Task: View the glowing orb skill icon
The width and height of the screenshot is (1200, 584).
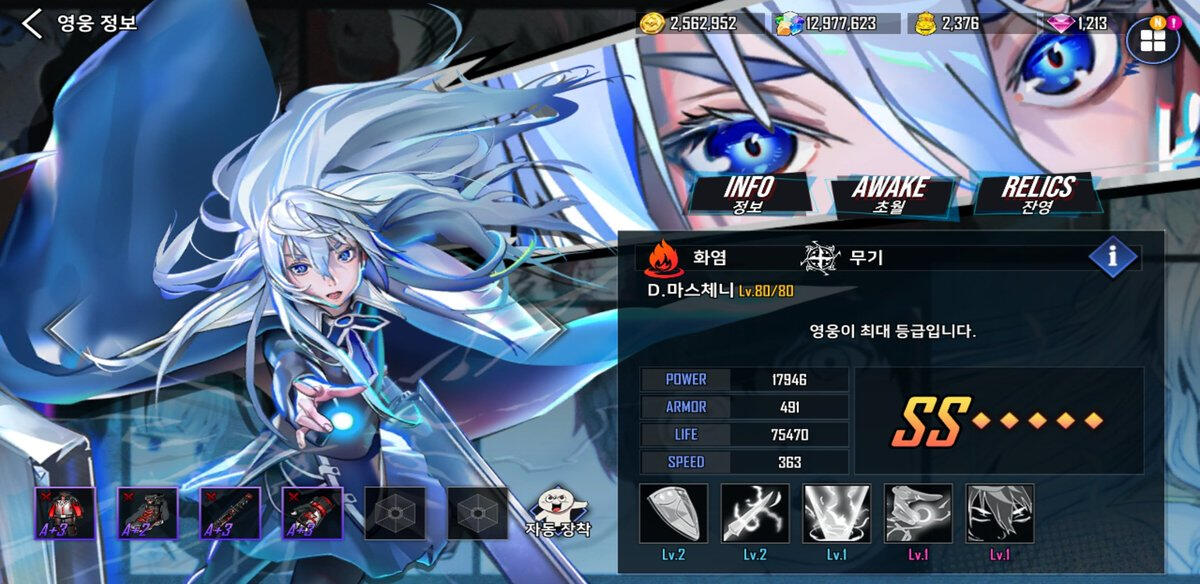Action: click(918, 514)
